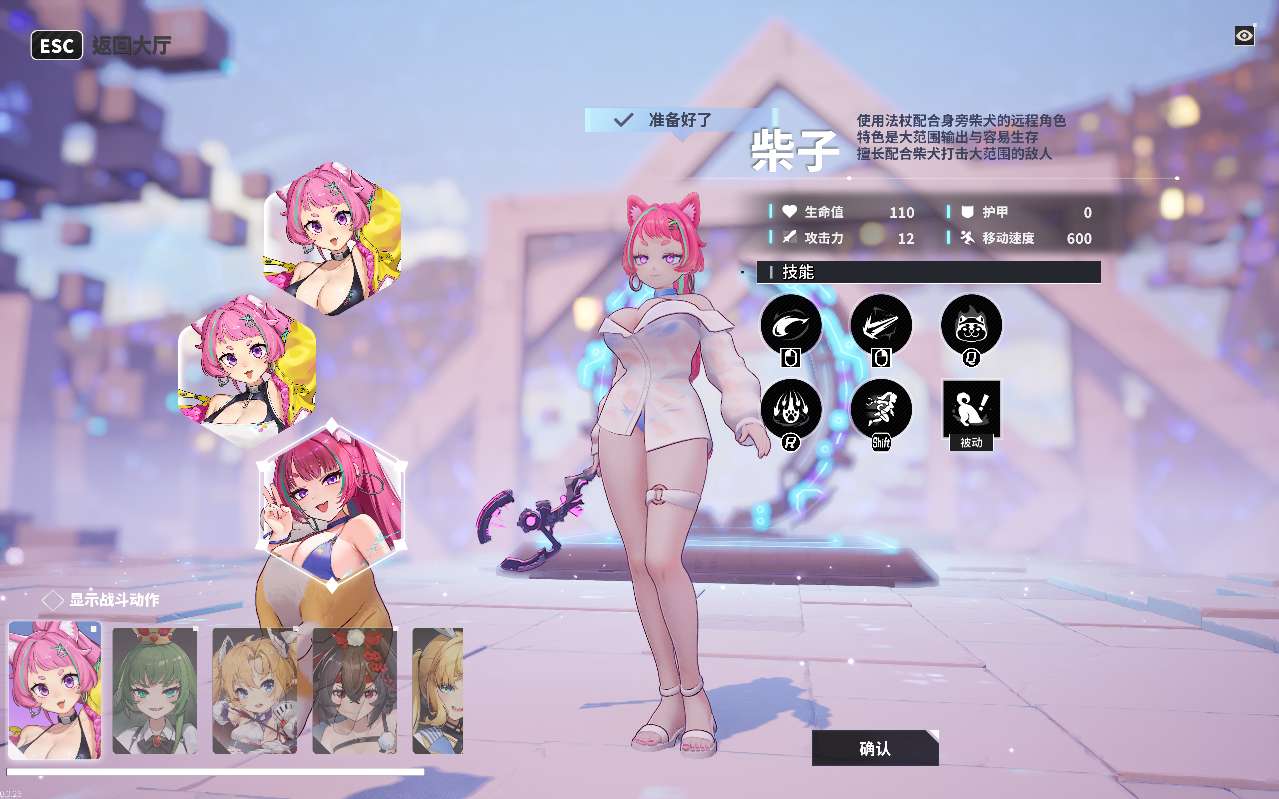Viewport: 1279px width, 799px height.
Task: View the Shift dash skill icon
Action: (x=881, y=409)
